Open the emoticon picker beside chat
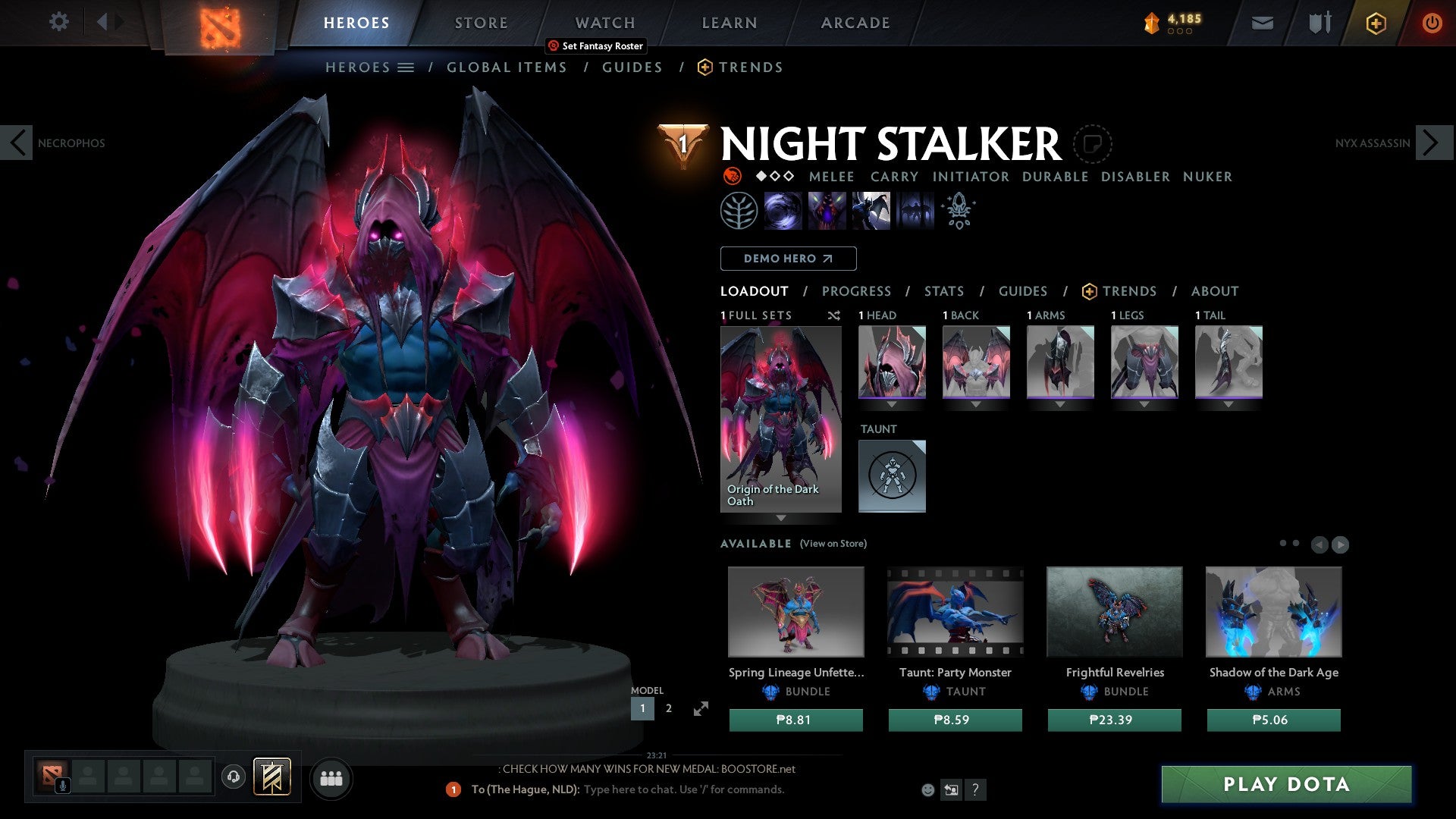The image size is (1456, 819). click(x=927, y=789)
